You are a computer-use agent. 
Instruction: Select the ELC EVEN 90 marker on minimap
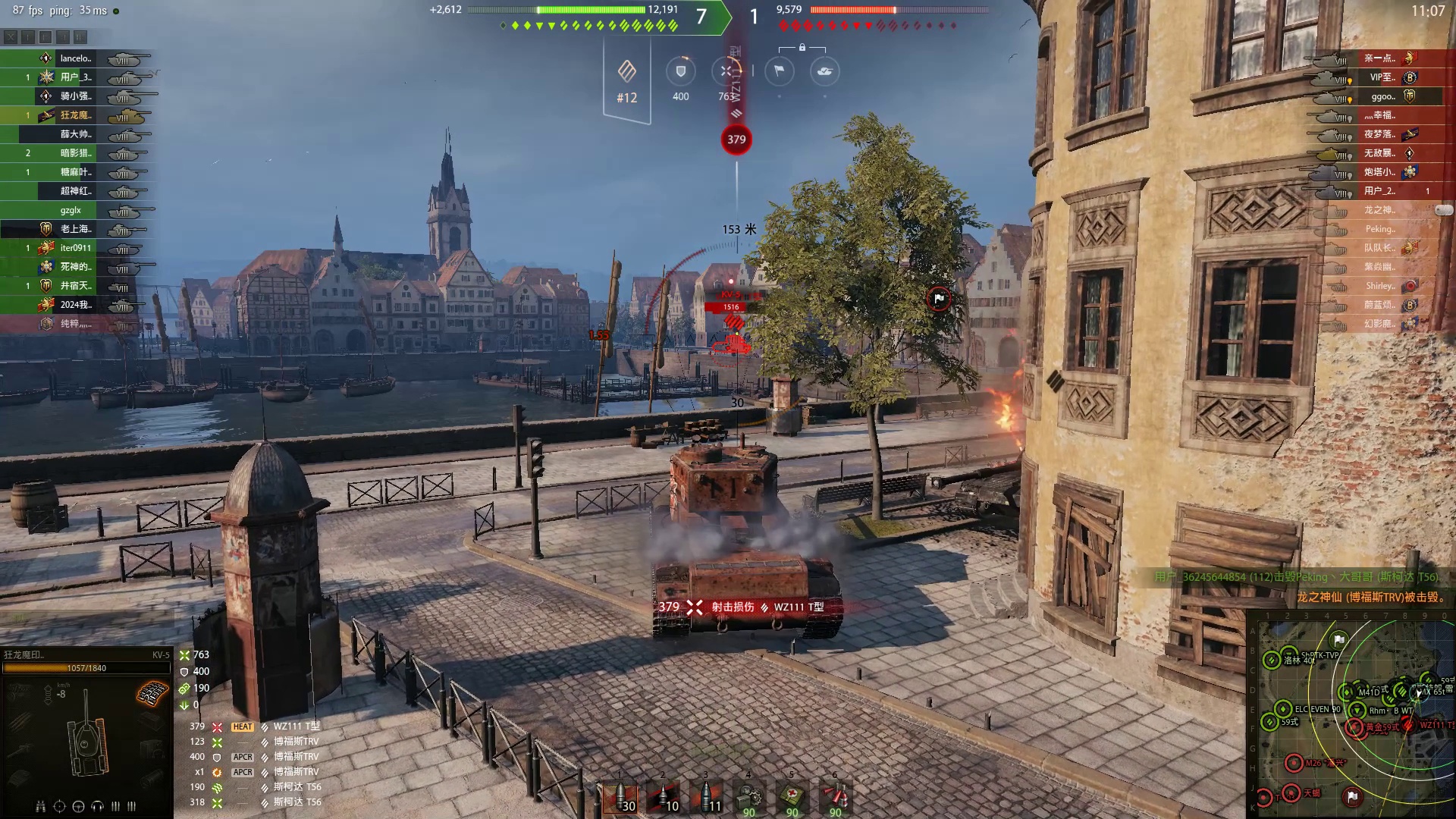click(1283, 709)
